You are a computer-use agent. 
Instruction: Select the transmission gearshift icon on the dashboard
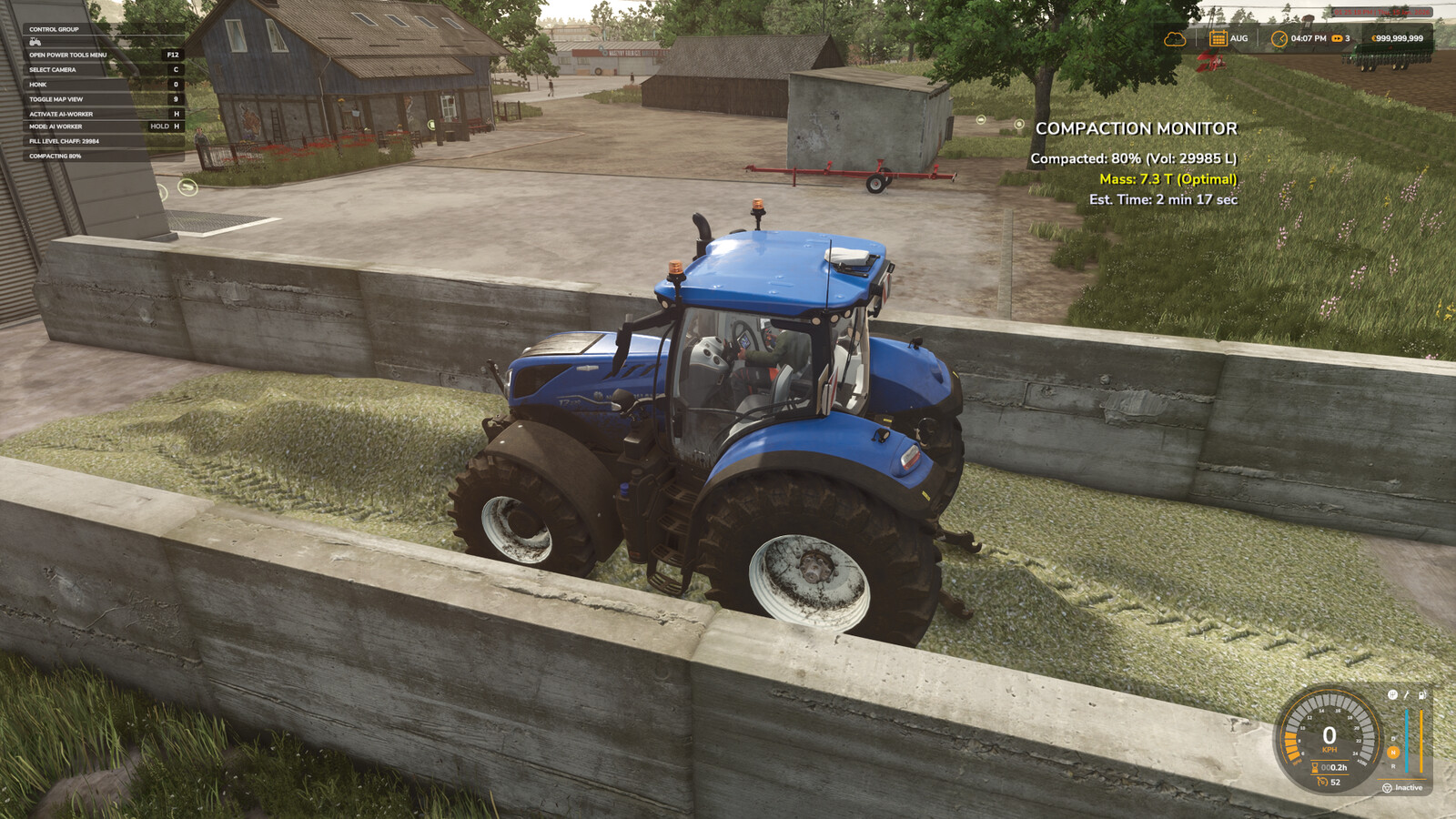1392,695
